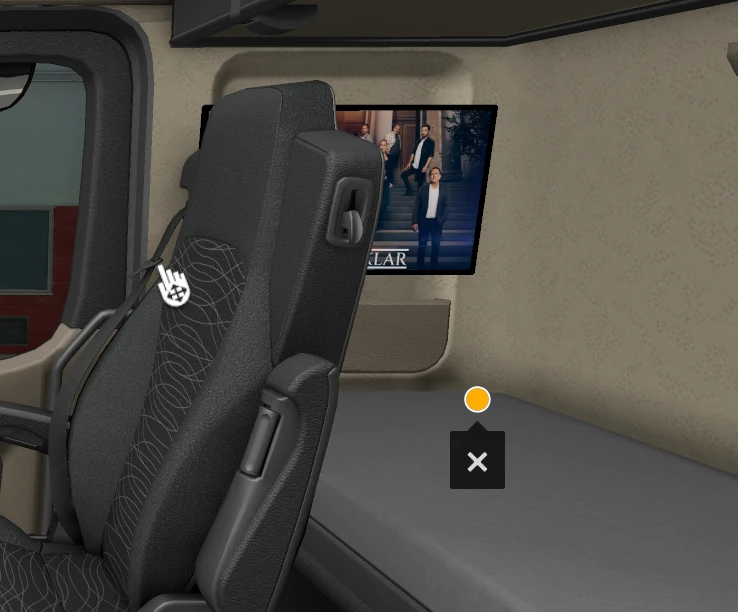Select the orange accessory slot marker
Viewport: 738px width, 612px height.
(x=477, y=400)
